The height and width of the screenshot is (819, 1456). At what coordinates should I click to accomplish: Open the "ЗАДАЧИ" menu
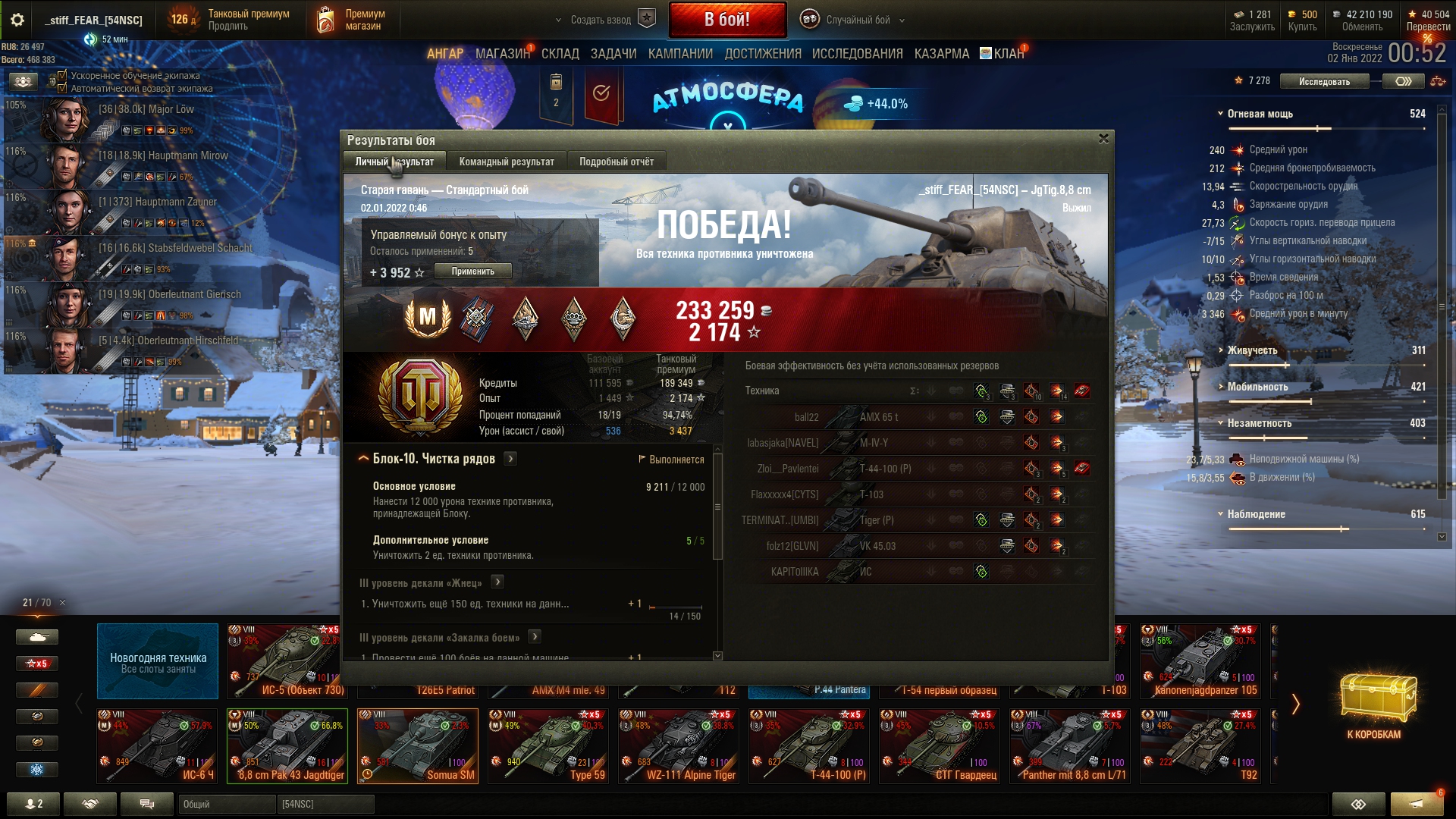[613, 54]
